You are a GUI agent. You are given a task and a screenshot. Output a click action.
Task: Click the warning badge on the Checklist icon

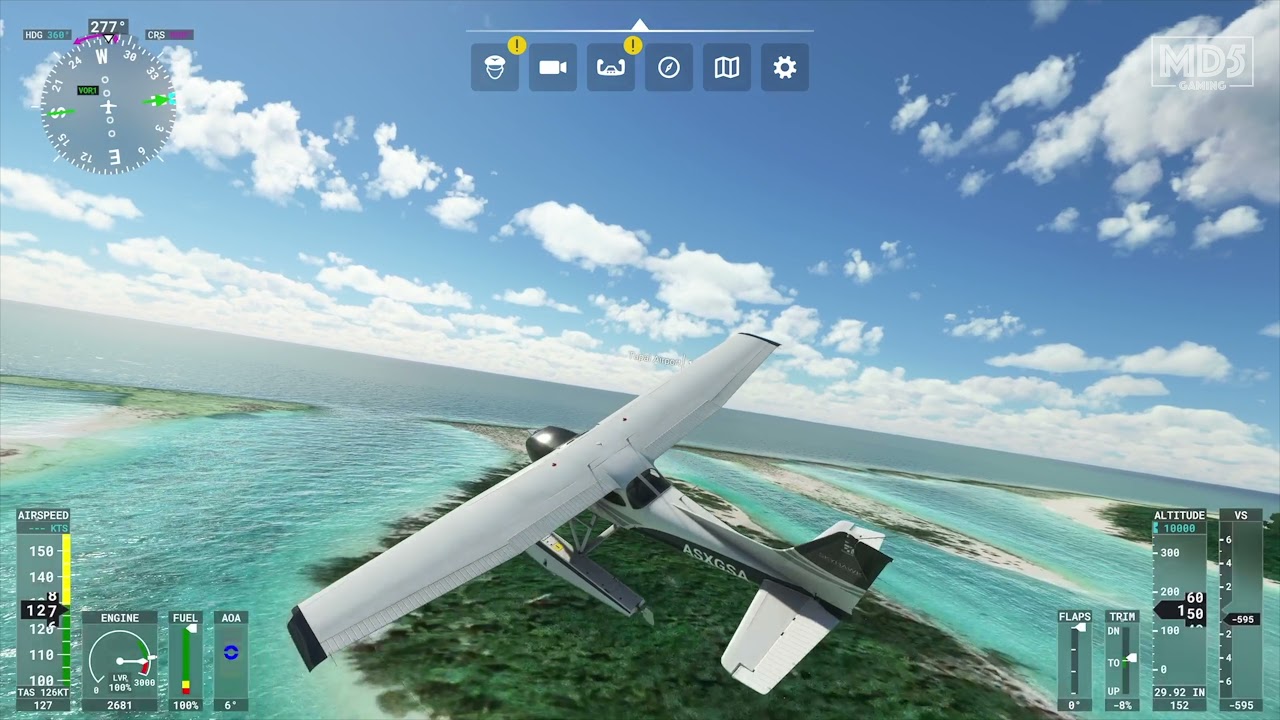(631, 44)
